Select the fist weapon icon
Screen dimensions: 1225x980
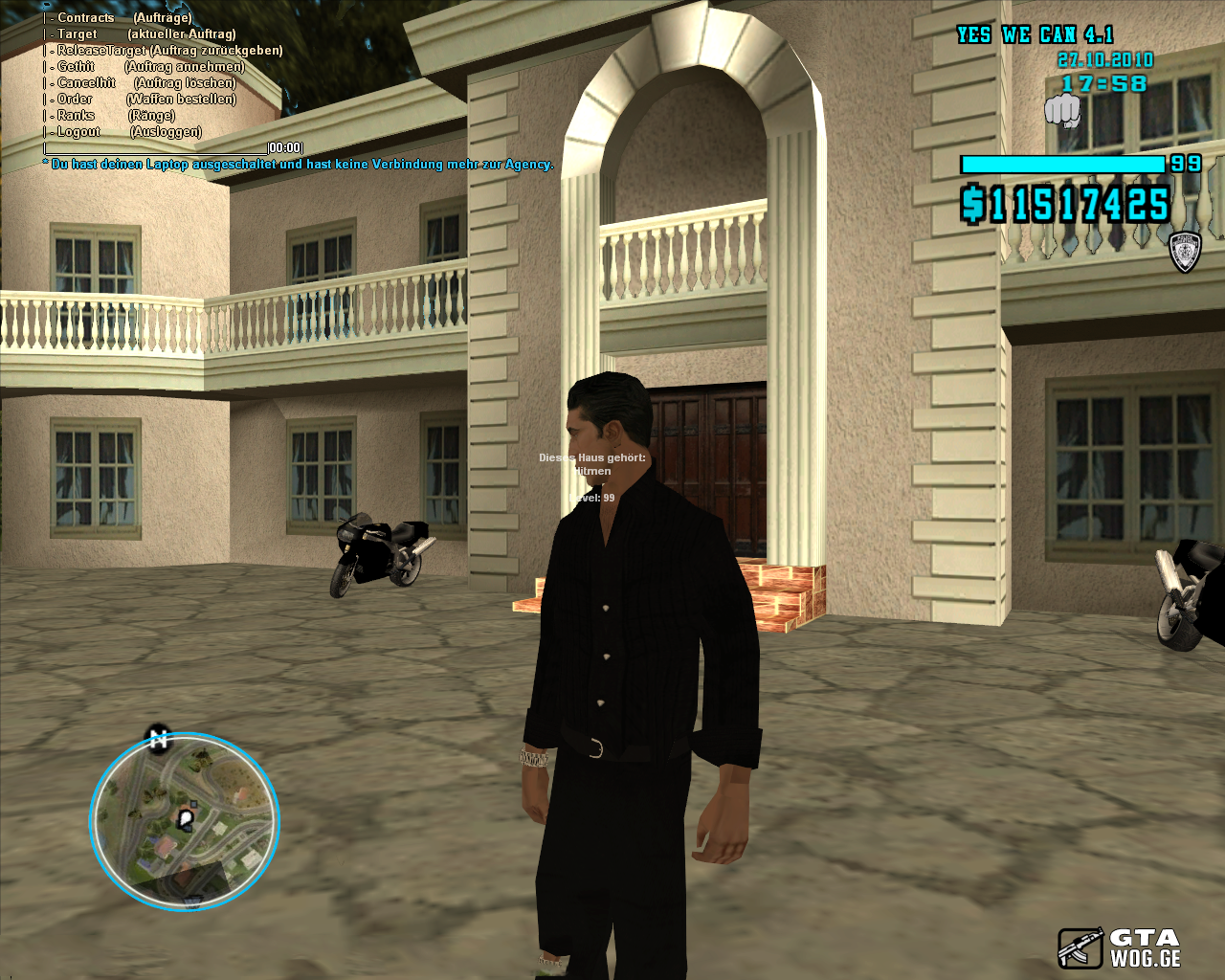[x=1061, y=111]
